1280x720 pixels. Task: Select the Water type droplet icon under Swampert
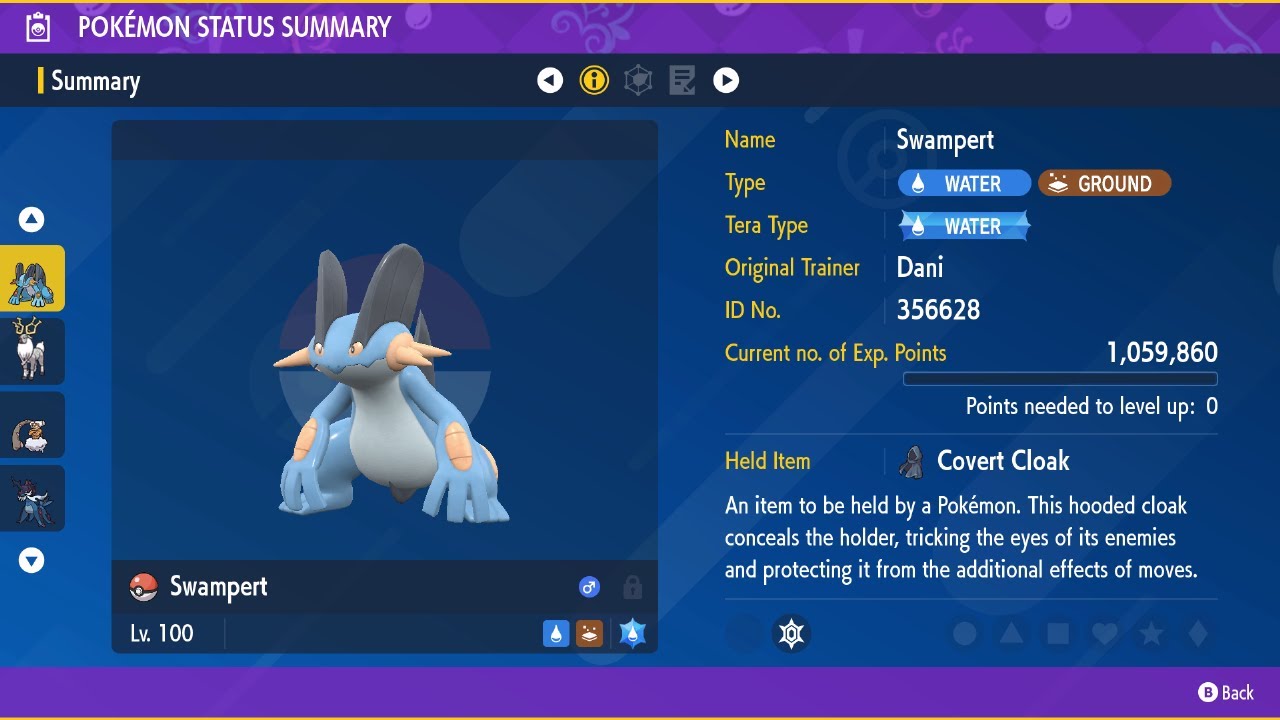(x=556, y=633)
